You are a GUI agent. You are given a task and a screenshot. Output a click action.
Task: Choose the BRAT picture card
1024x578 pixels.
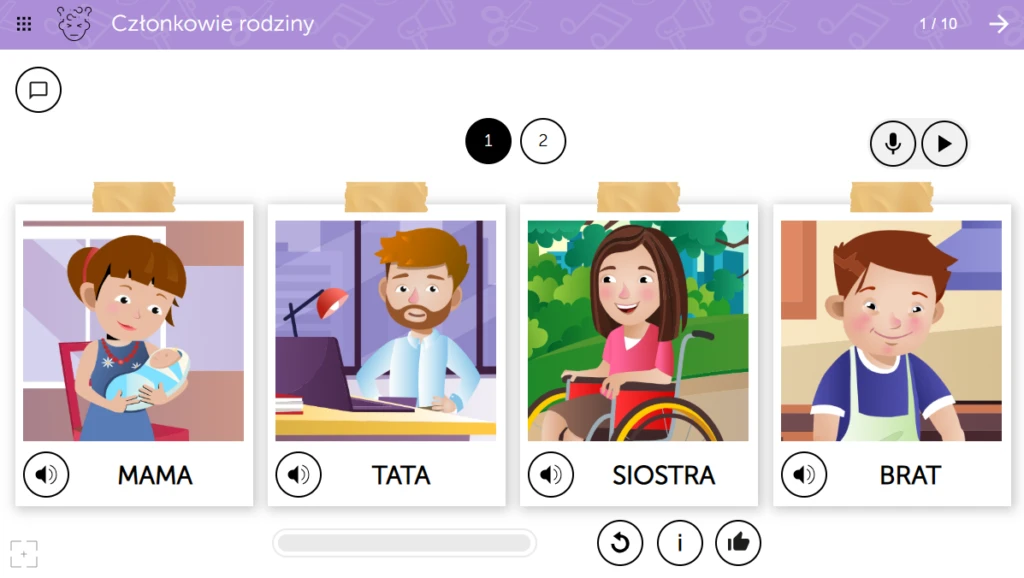tap(891, 331)
